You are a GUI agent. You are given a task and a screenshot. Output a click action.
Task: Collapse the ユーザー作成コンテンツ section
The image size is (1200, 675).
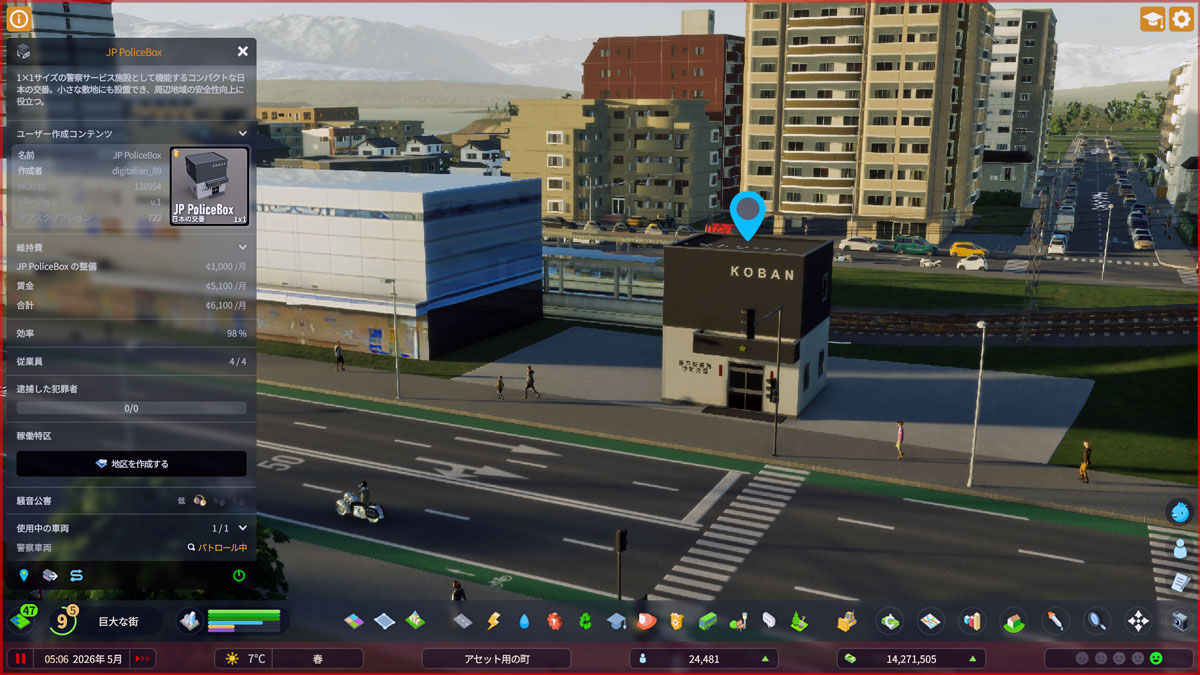(x=242, y=133)
